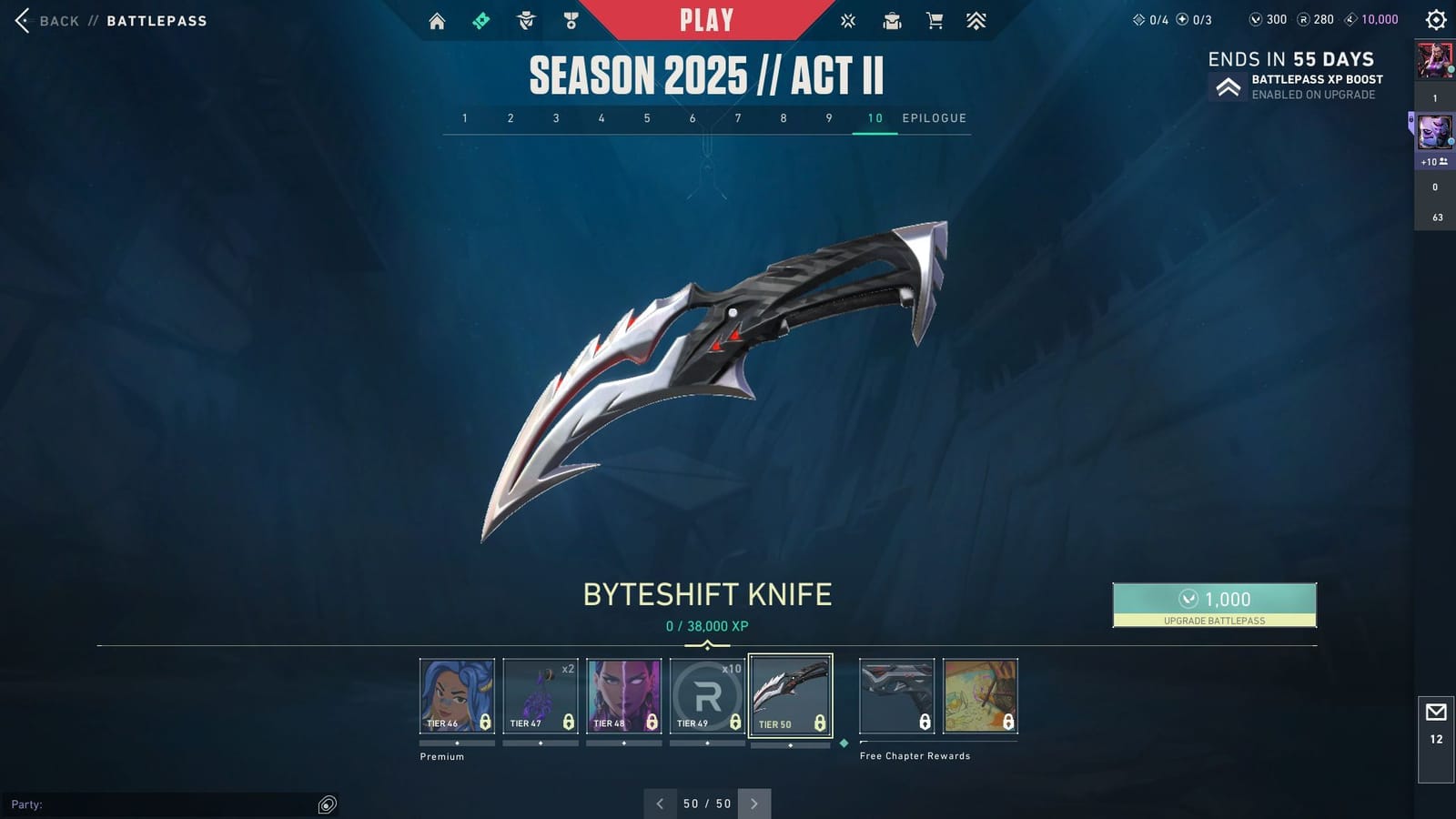Open the Epilogue tab
This screenshot has height=819, width=1456.
click(x=934, y=117)
